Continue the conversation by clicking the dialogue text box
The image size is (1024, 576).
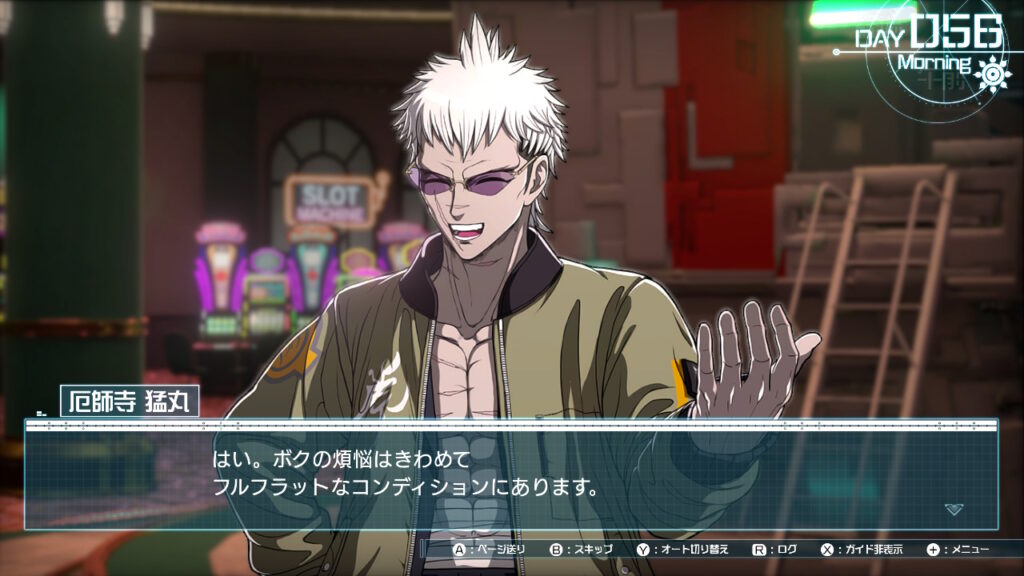510,476
